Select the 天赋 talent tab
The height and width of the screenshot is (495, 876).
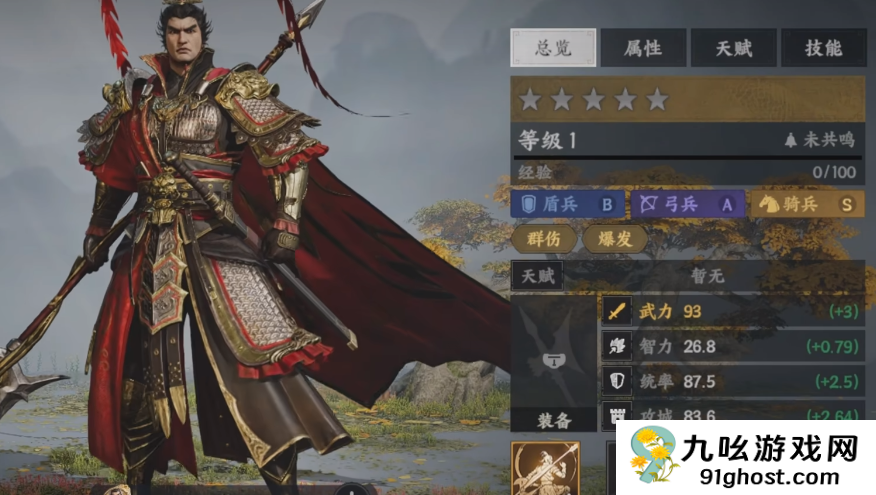pos(733,48)
